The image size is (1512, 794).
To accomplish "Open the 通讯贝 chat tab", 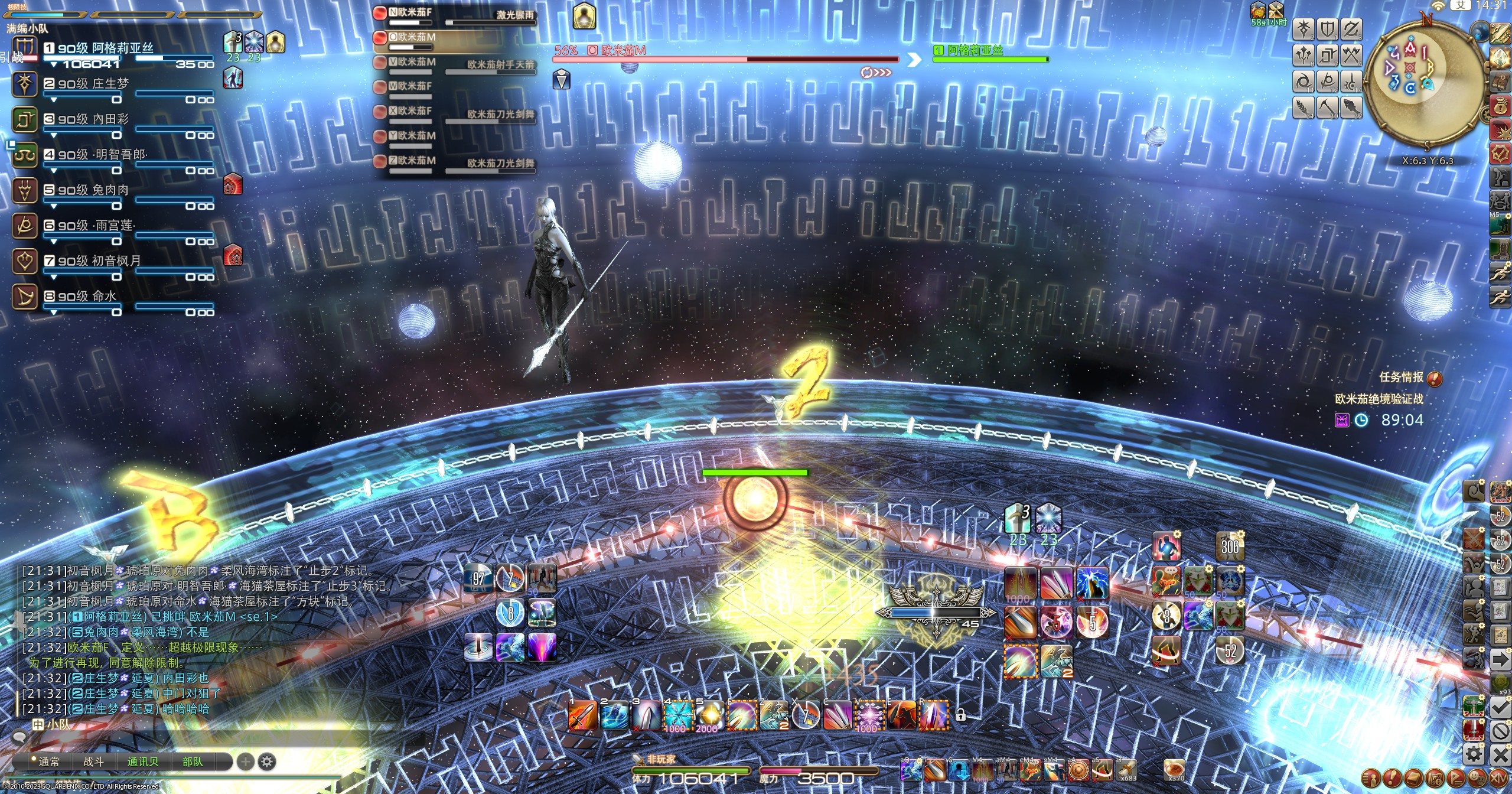I will point(143,762).
